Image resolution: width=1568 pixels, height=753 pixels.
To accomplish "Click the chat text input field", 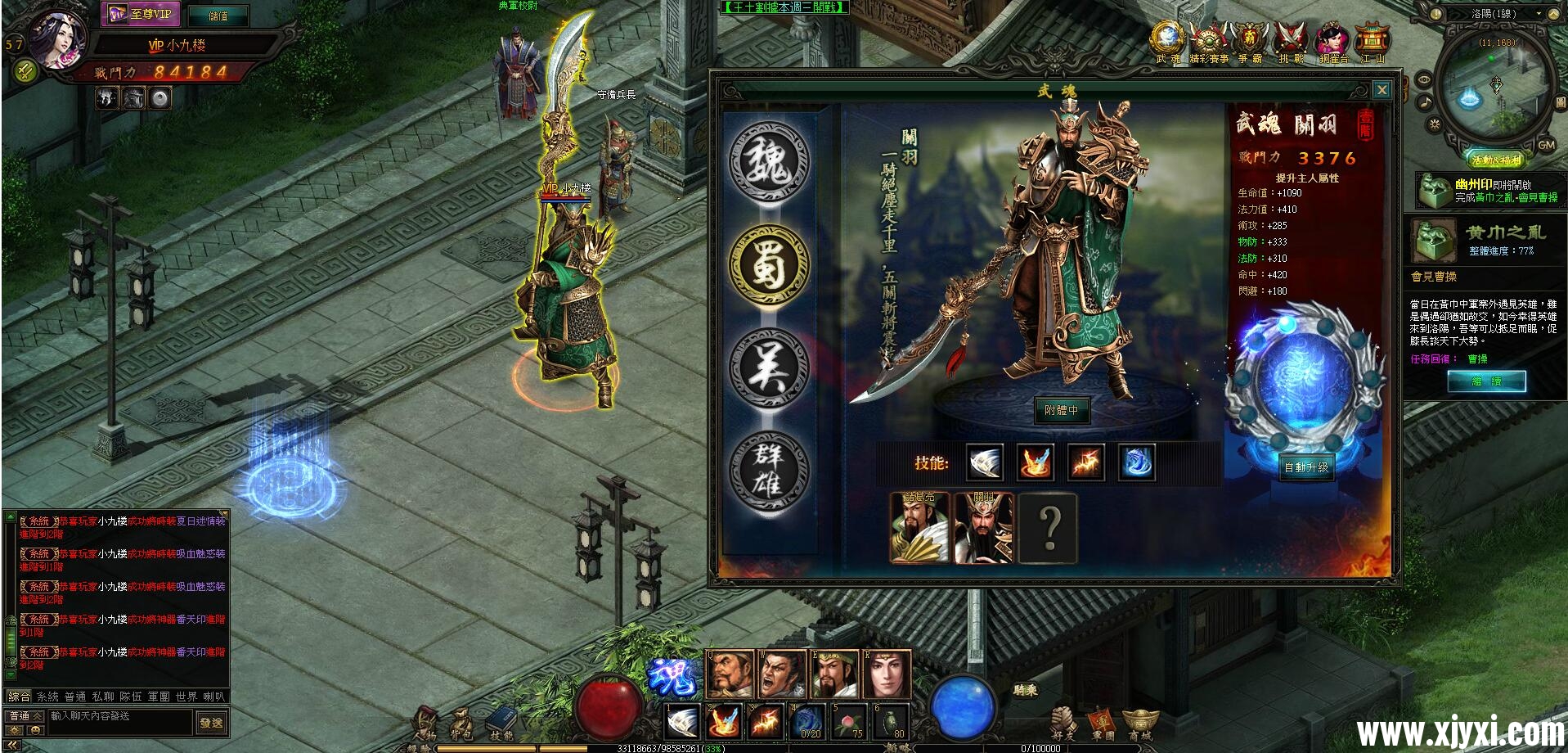I will 120,716.
